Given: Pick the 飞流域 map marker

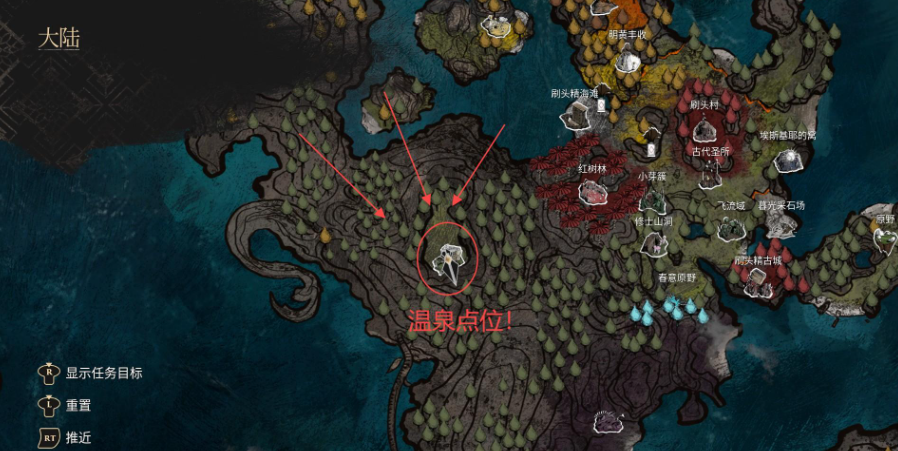Looking at the screenshot, I should point(731,228).
